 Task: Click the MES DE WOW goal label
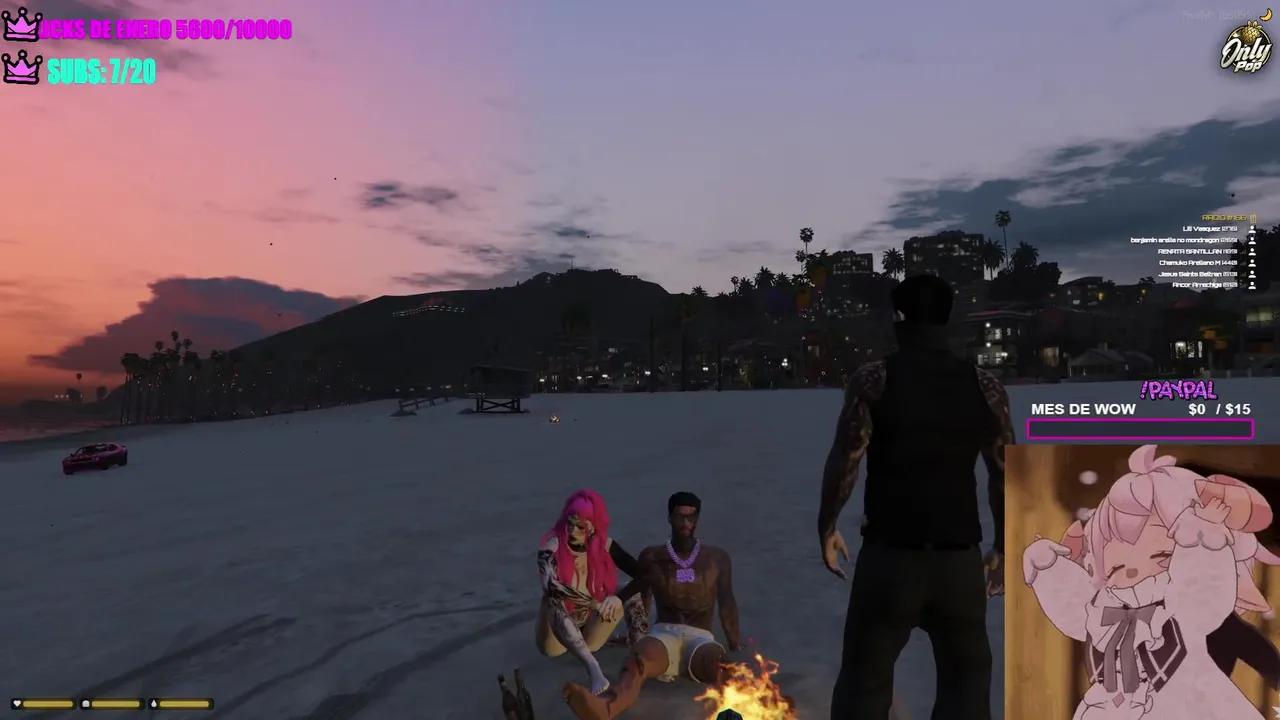(x=1083, y=409)
